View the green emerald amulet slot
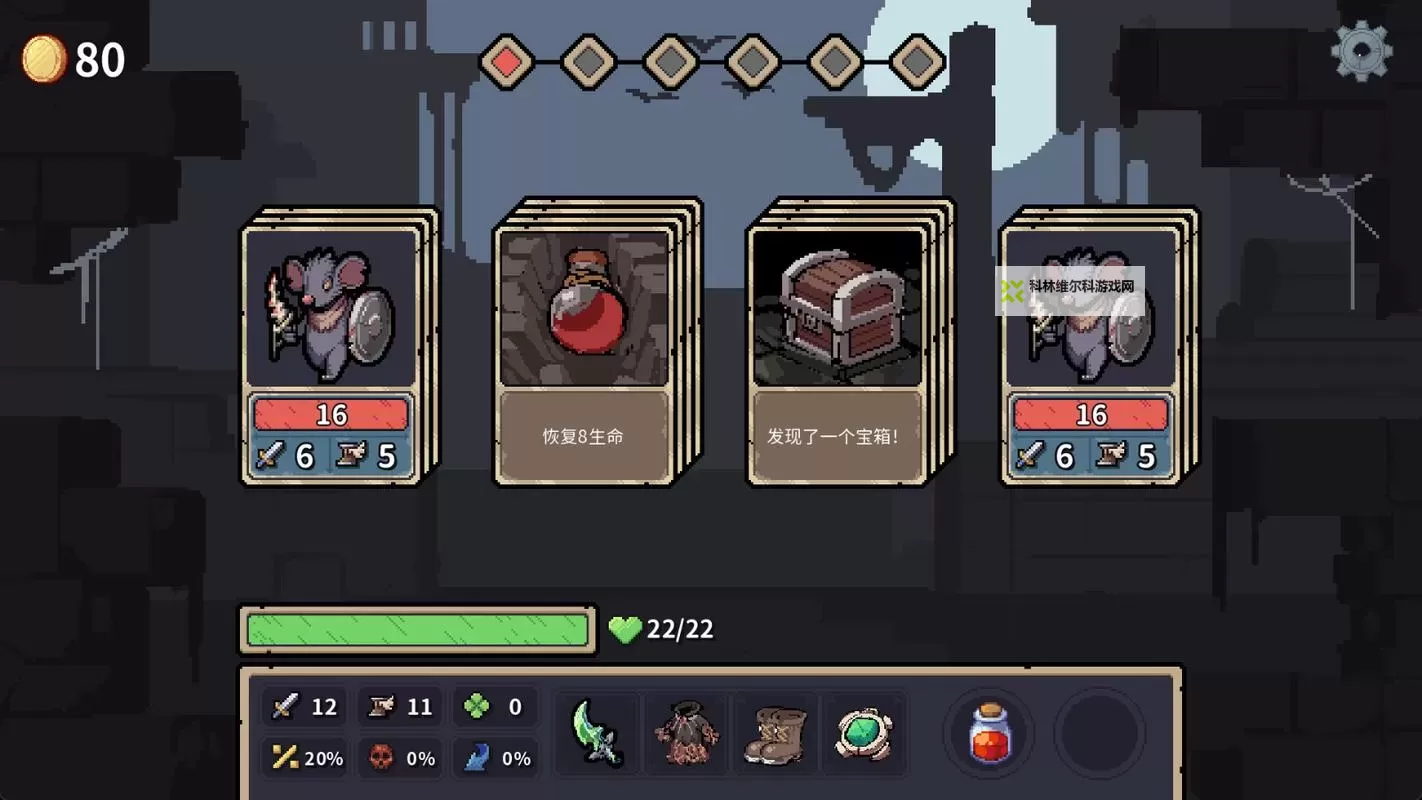Image resolution: width=1422 pixels, height=800 pixels. tap(864, 733)
